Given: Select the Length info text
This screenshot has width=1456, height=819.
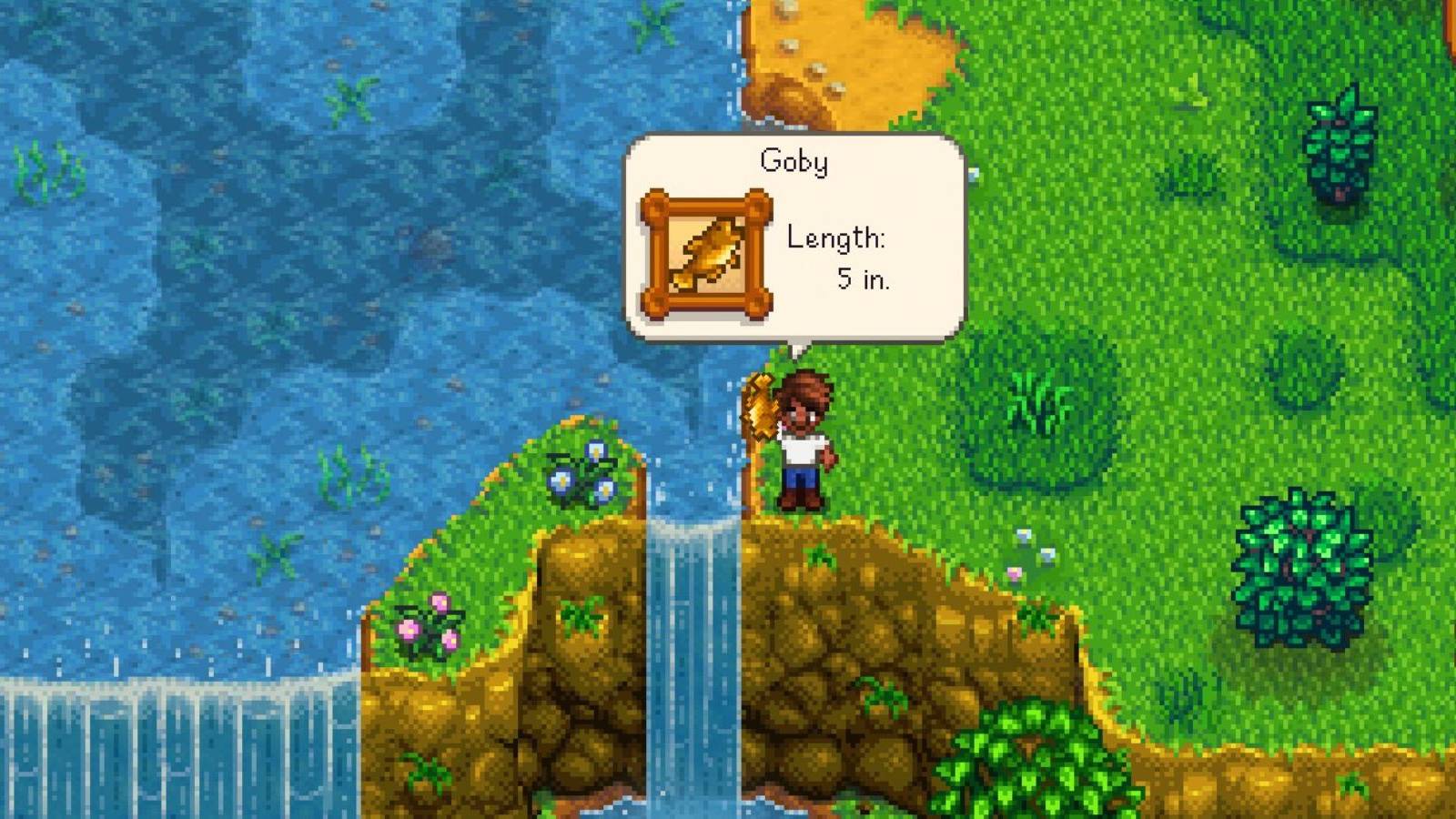Looking at the screenshot, I should (x=837, y=238).
